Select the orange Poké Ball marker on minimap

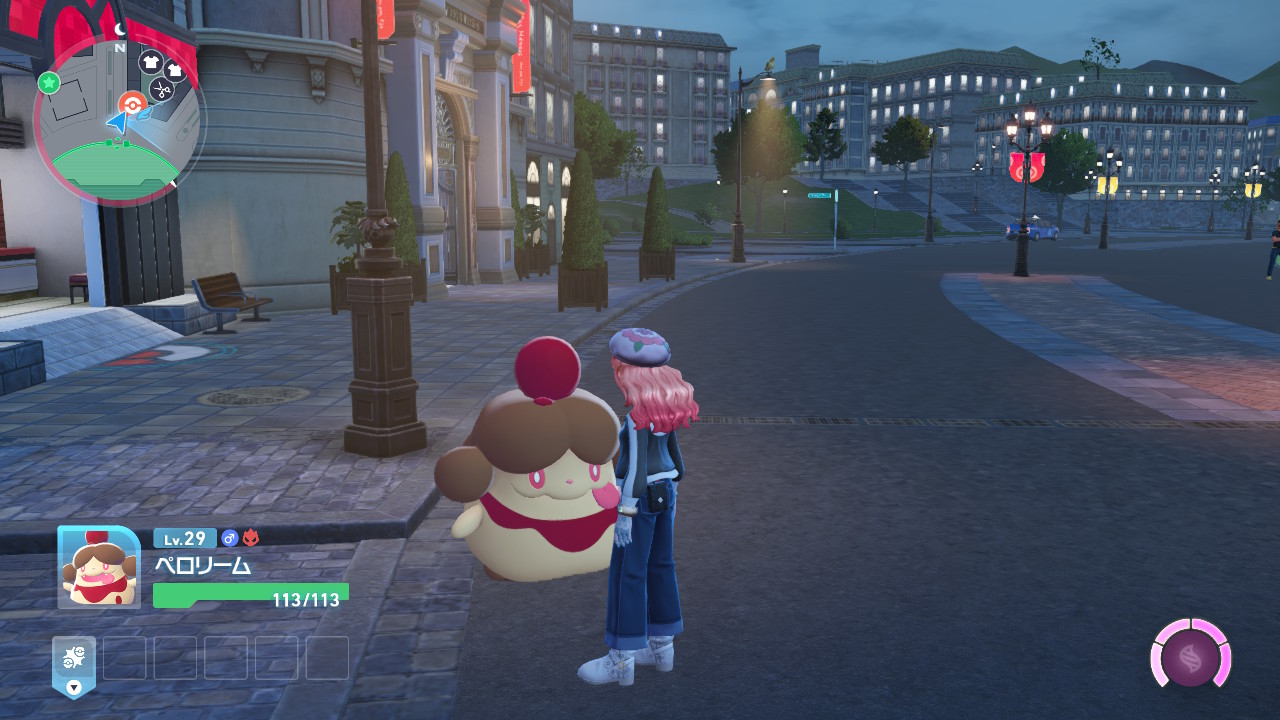point(132,103)
